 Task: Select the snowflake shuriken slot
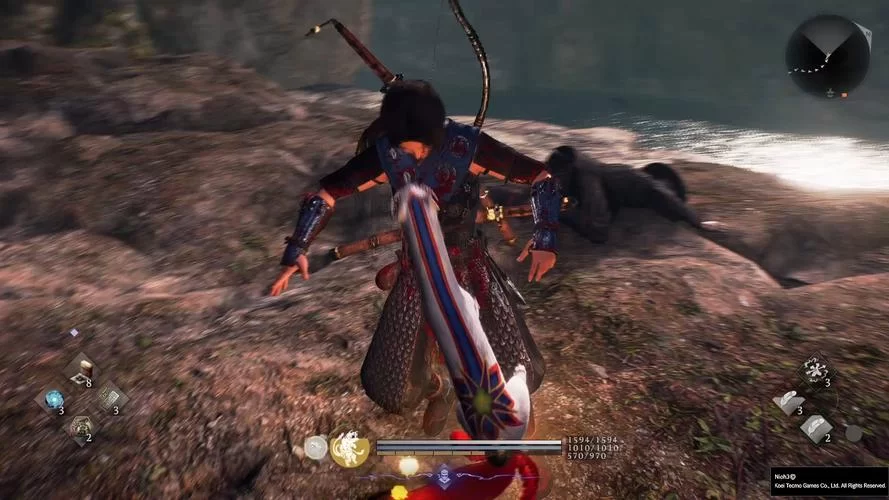click(815, 371)
